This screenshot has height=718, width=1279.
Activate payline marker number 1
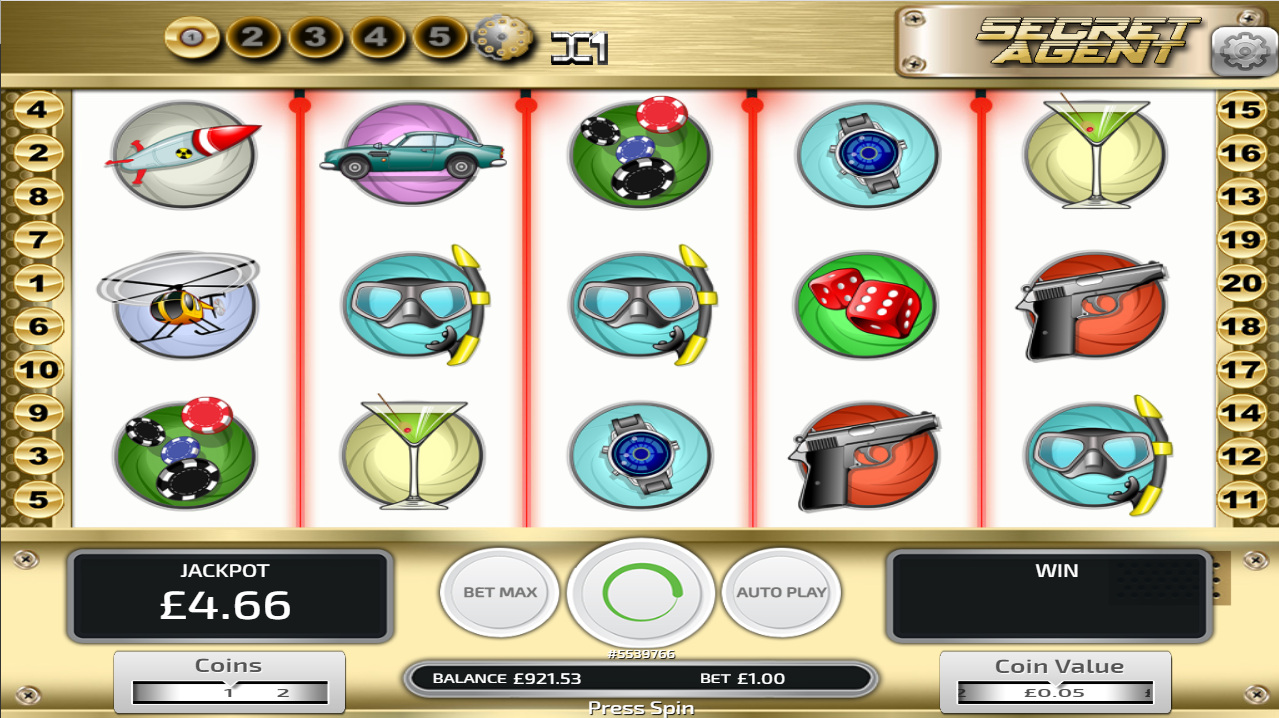pos(38,283)
